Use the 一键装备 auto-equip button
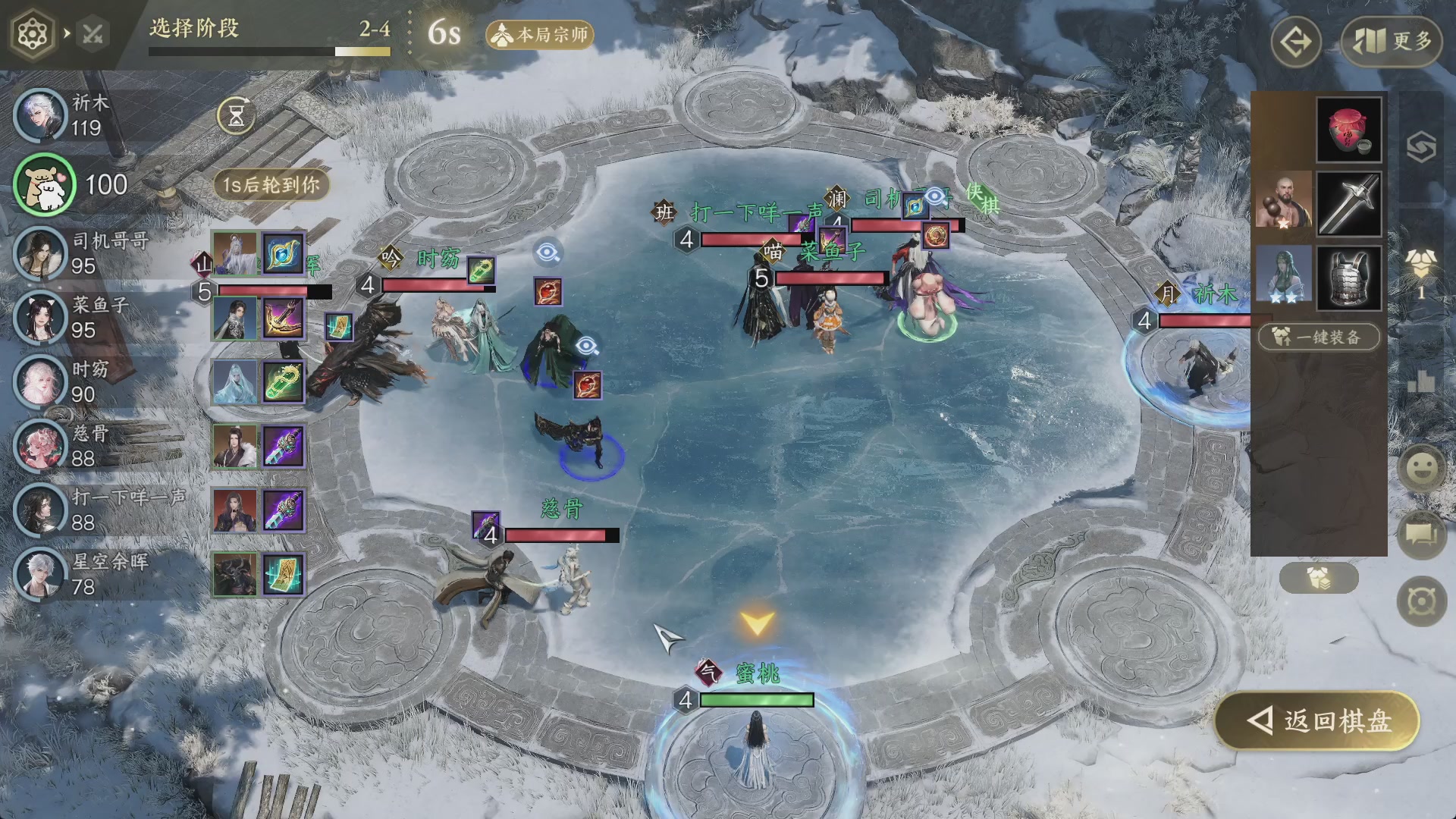Screen dimensions: 1456x819 tap(1319, 337)
